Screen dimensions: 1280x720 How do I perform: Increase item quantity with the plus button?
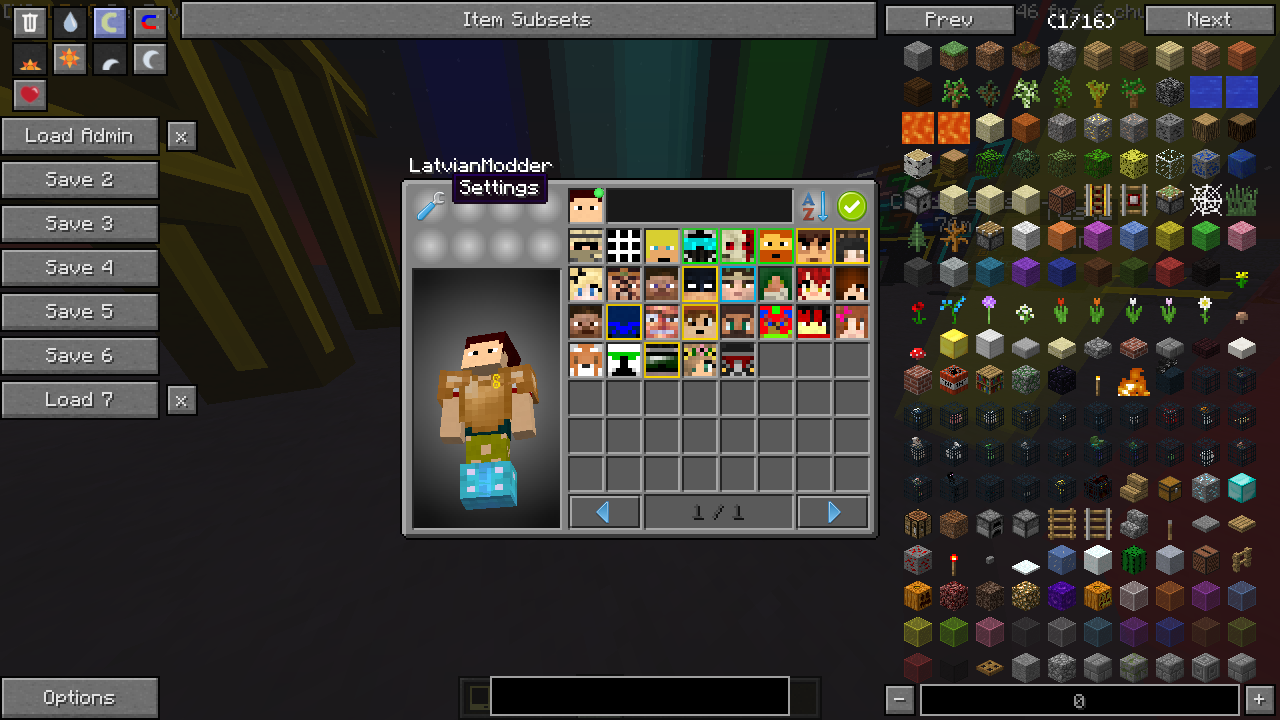(1259, 700)
